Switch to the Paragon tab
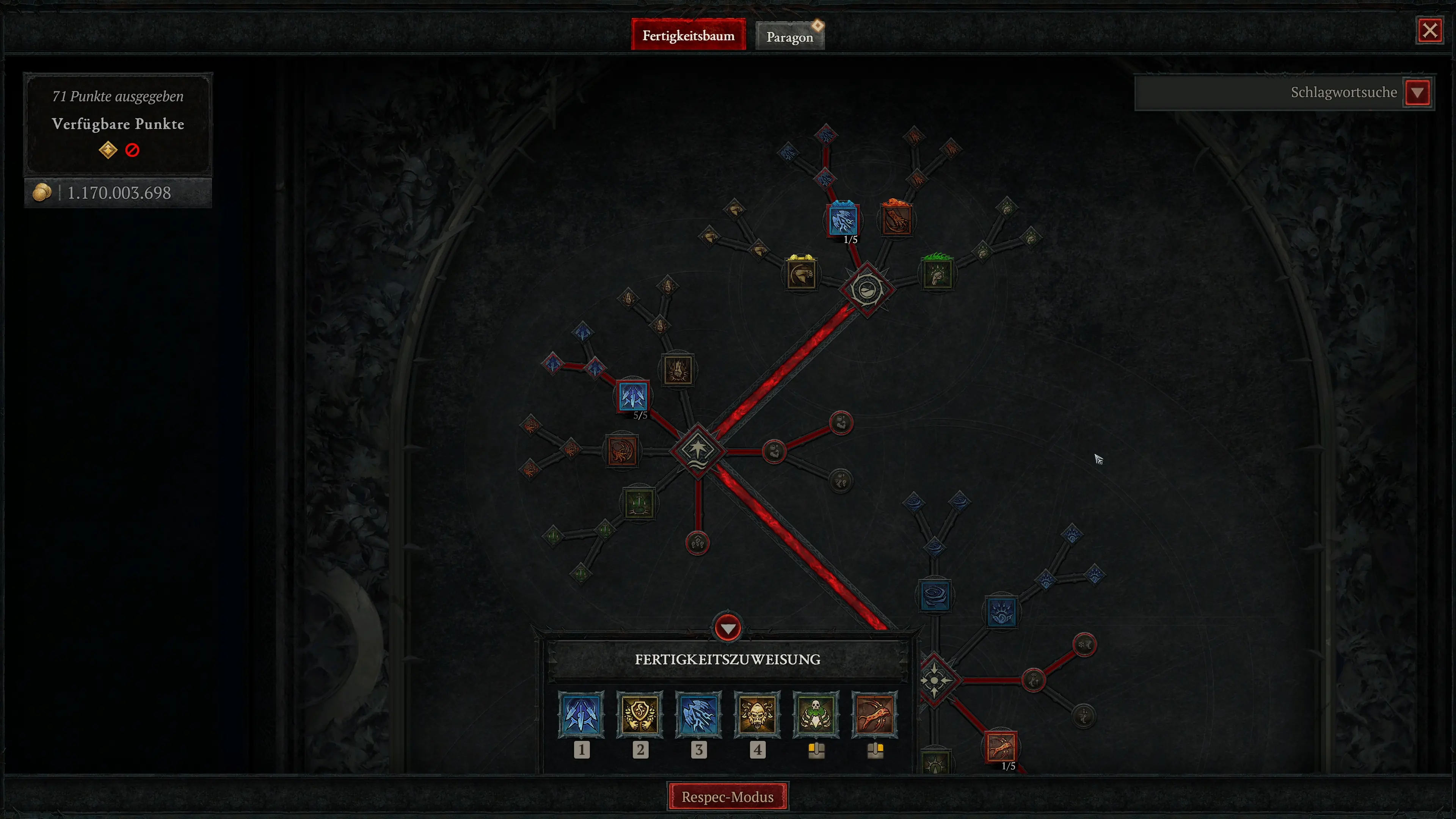The image size is (1456, 819). (x=789, y=36)
